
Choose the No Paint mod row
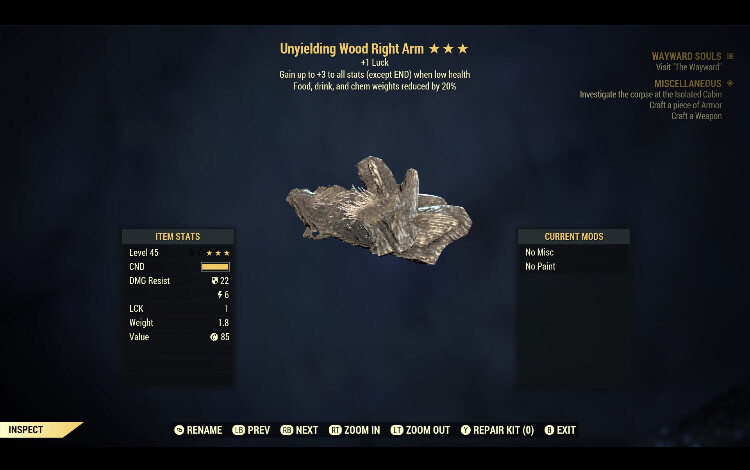point(573,267)
